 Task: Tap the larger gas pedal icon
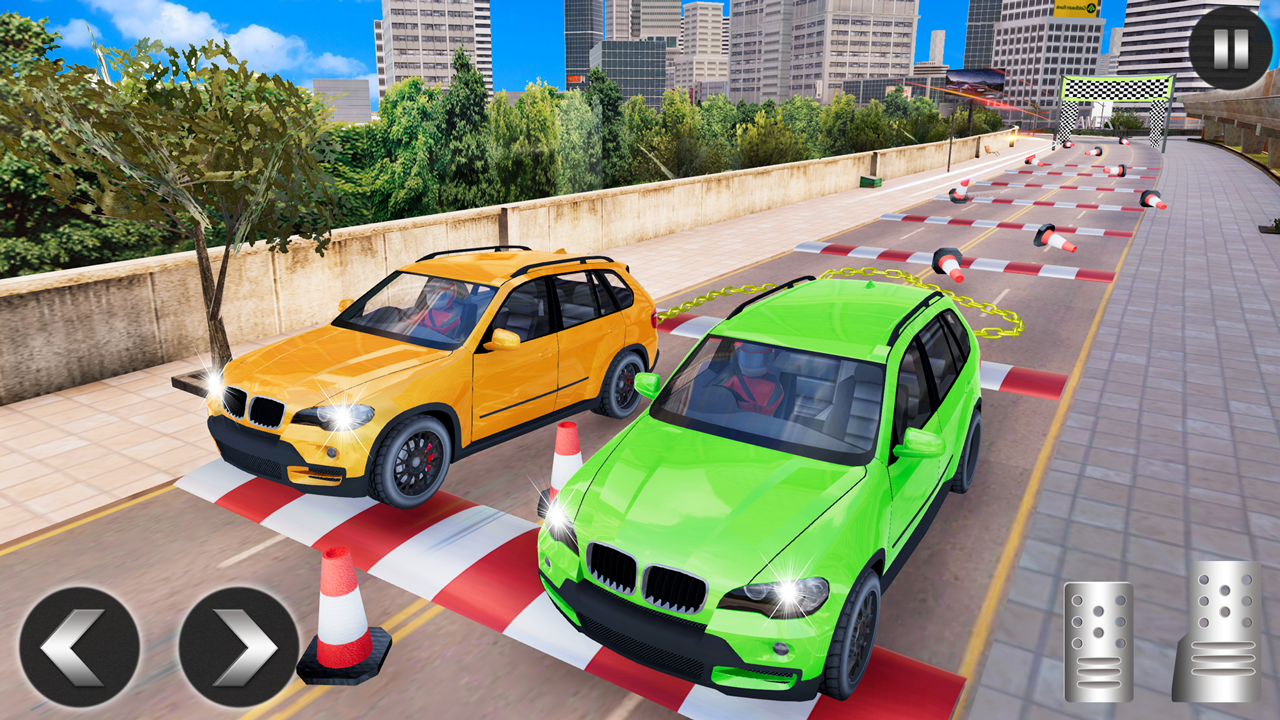pyautogui.click(x=1215, y=632)
